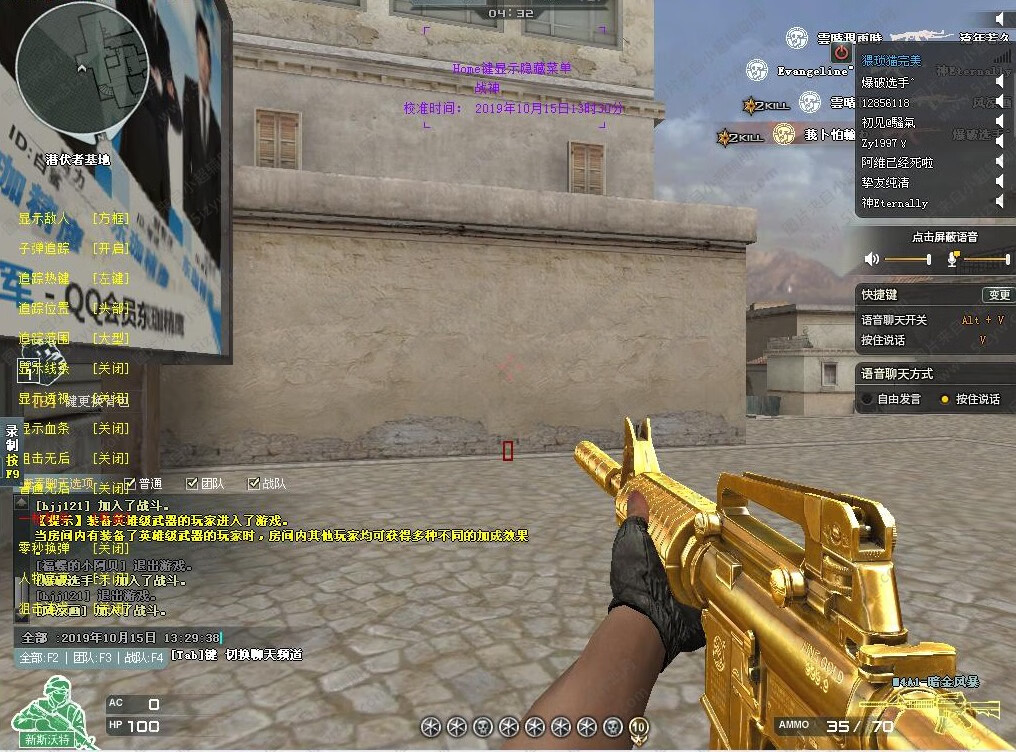The height and width of the screenshot is (752, 1016).
Task: Toggle the 战队 chat filter checkbox
Action: pyautogui.click(x=254, y=484)
